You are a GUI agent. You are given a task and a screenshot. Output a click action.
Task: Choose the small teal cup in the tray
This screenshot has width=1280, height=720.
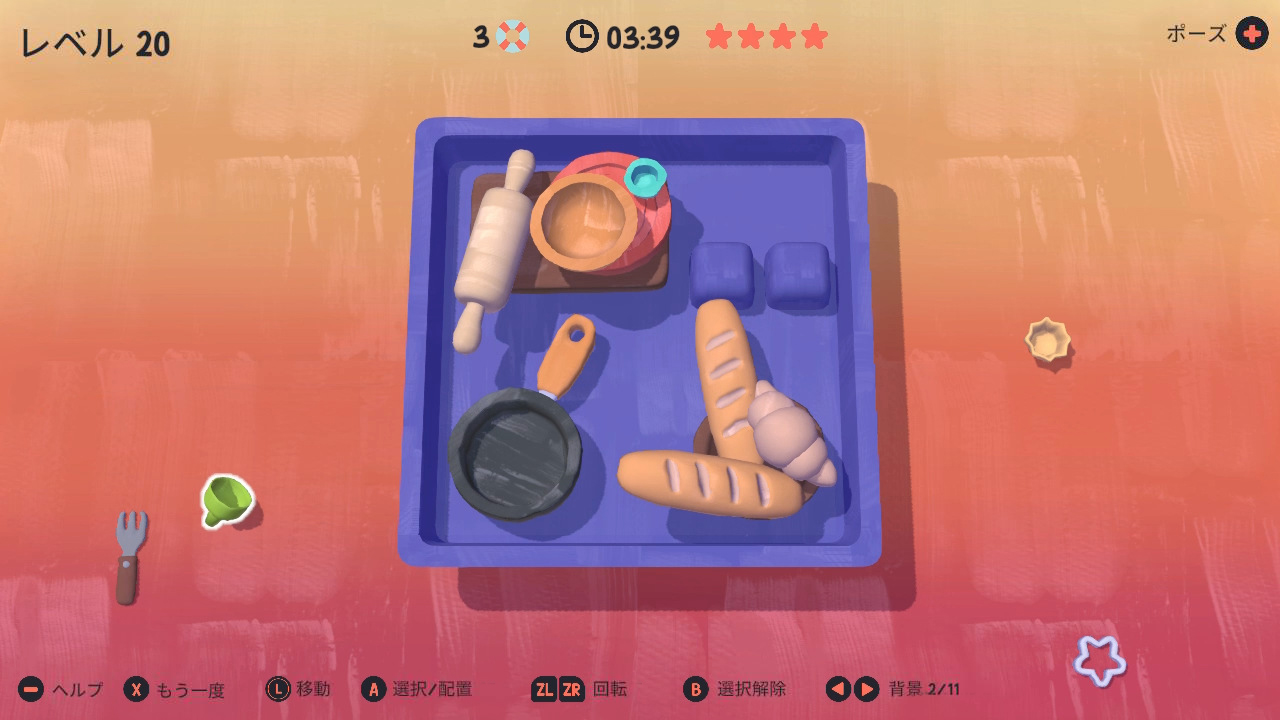[x=645, y=177]
